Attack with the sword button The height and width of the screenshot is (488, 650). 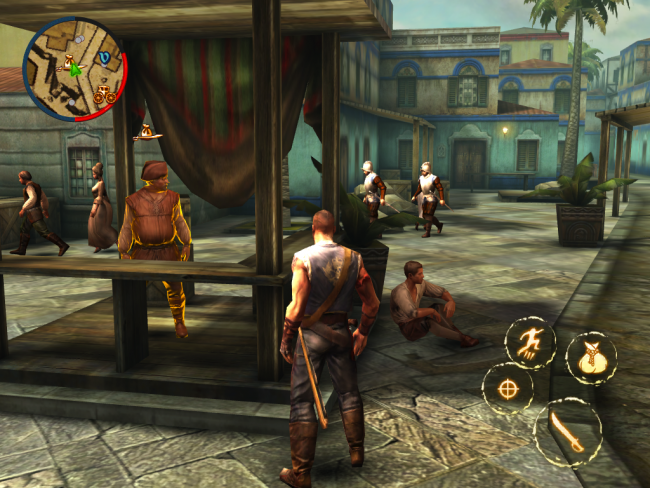pos(568,432)
